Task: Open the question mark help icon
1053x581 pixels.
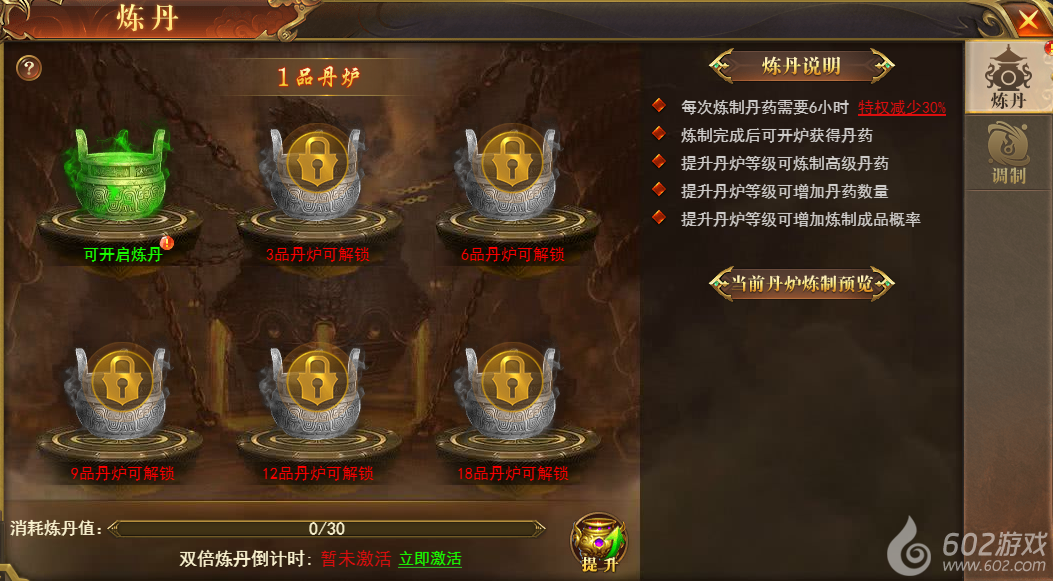Action: click(x=30, y=68)
